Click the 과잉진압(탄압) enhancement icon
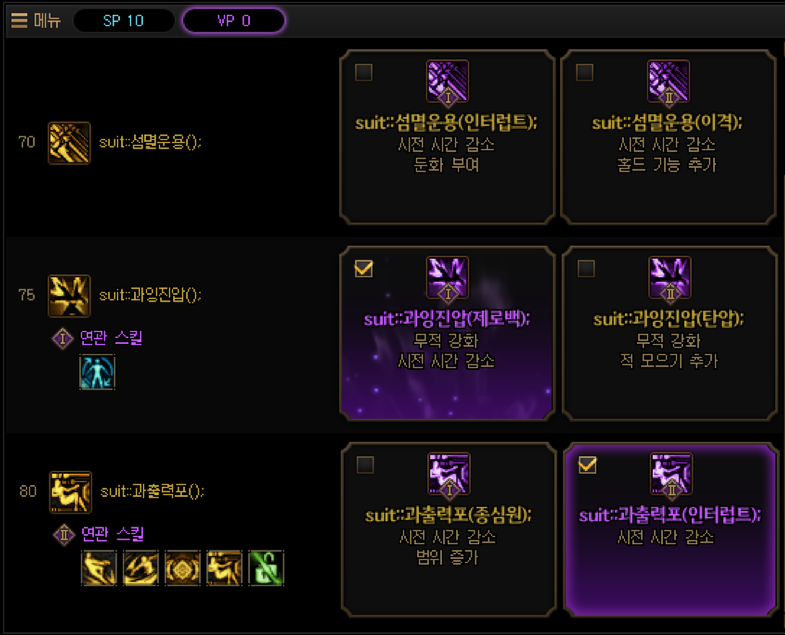 tap(669, 278)
